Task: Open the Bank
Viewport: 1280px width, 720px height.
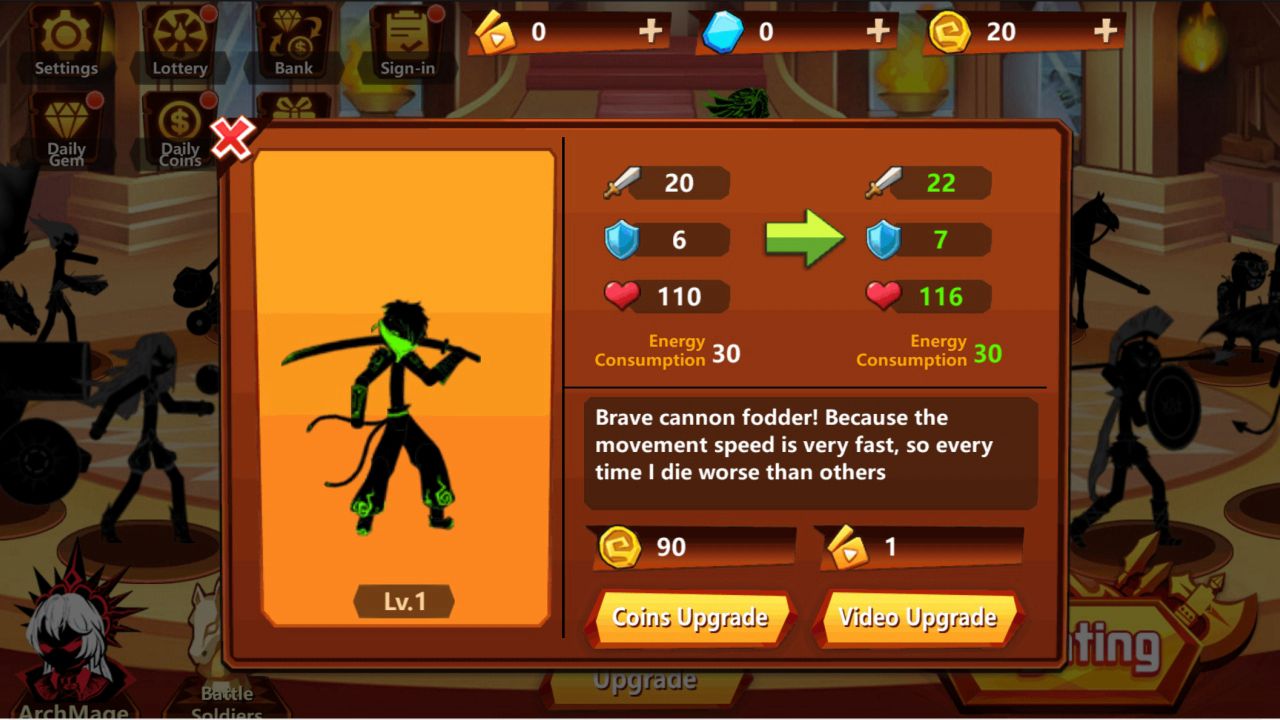Action: 291,40
